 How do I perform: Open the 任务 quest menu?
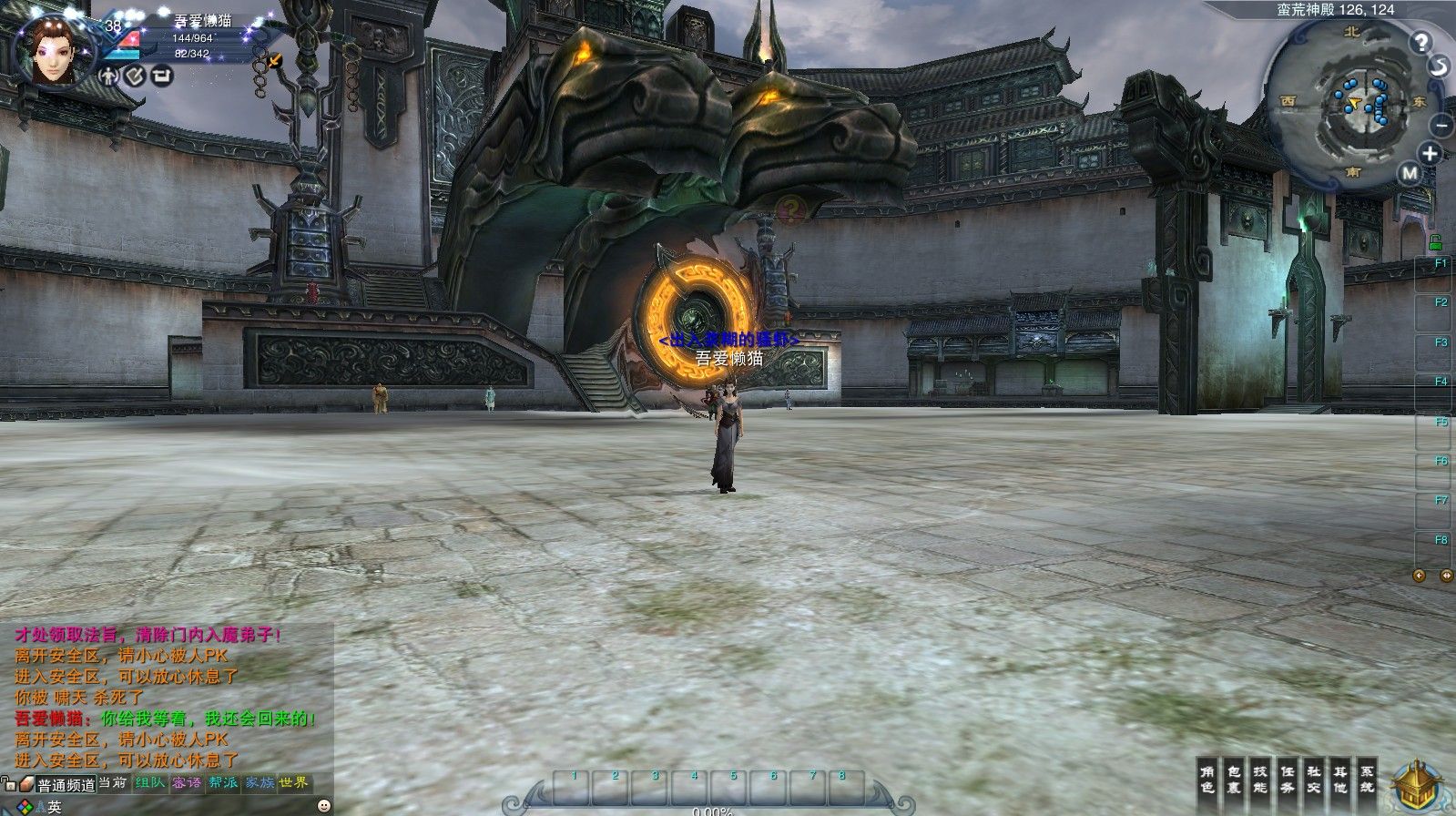1287,775
